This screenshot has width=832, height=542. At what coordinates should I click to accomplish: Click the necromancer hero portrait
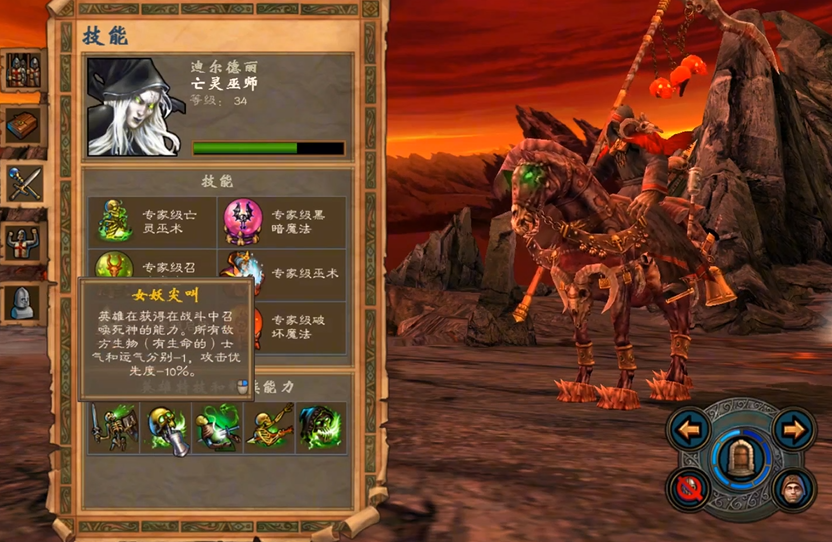[x=134, y=106]
